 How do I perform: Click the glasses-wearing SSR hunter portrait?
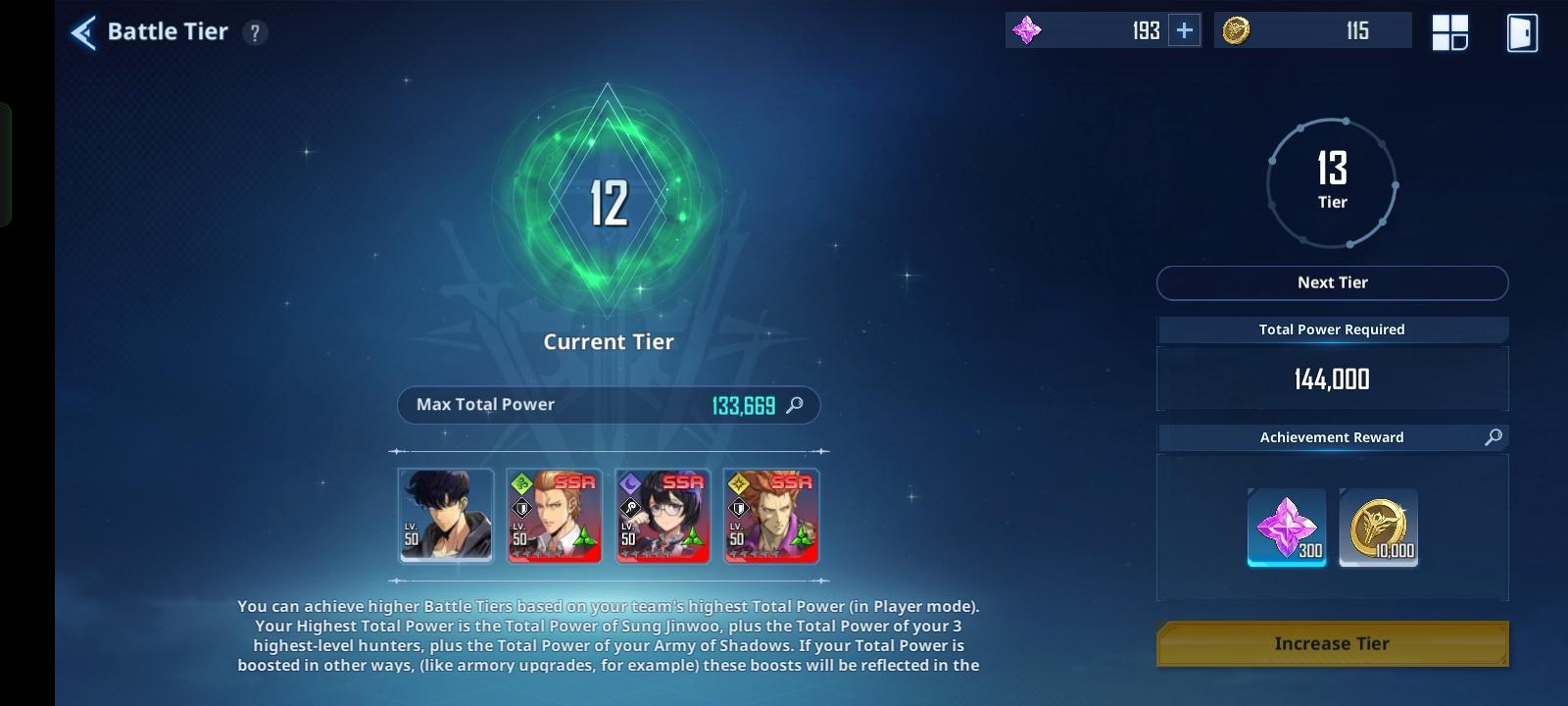click(x=661, y=517)
